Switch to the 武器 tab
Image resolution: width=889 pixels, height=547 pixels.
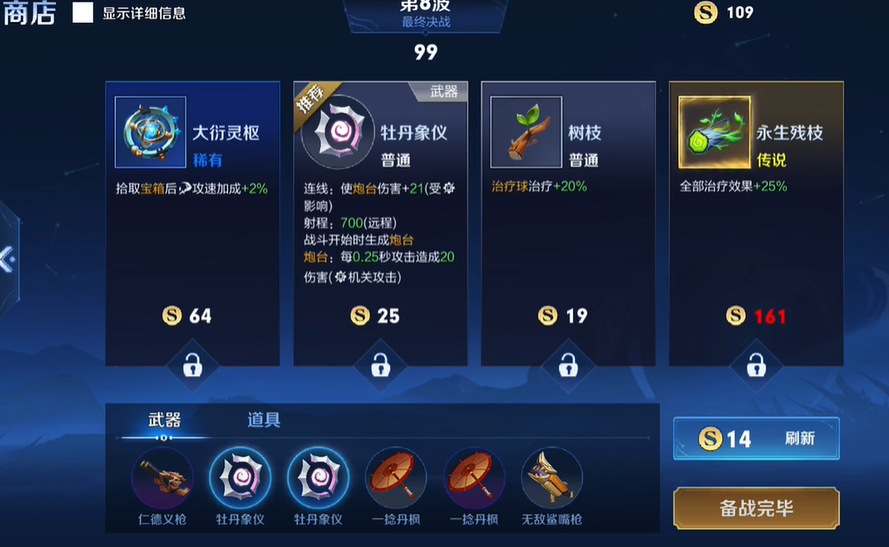[x=164, y=420]
